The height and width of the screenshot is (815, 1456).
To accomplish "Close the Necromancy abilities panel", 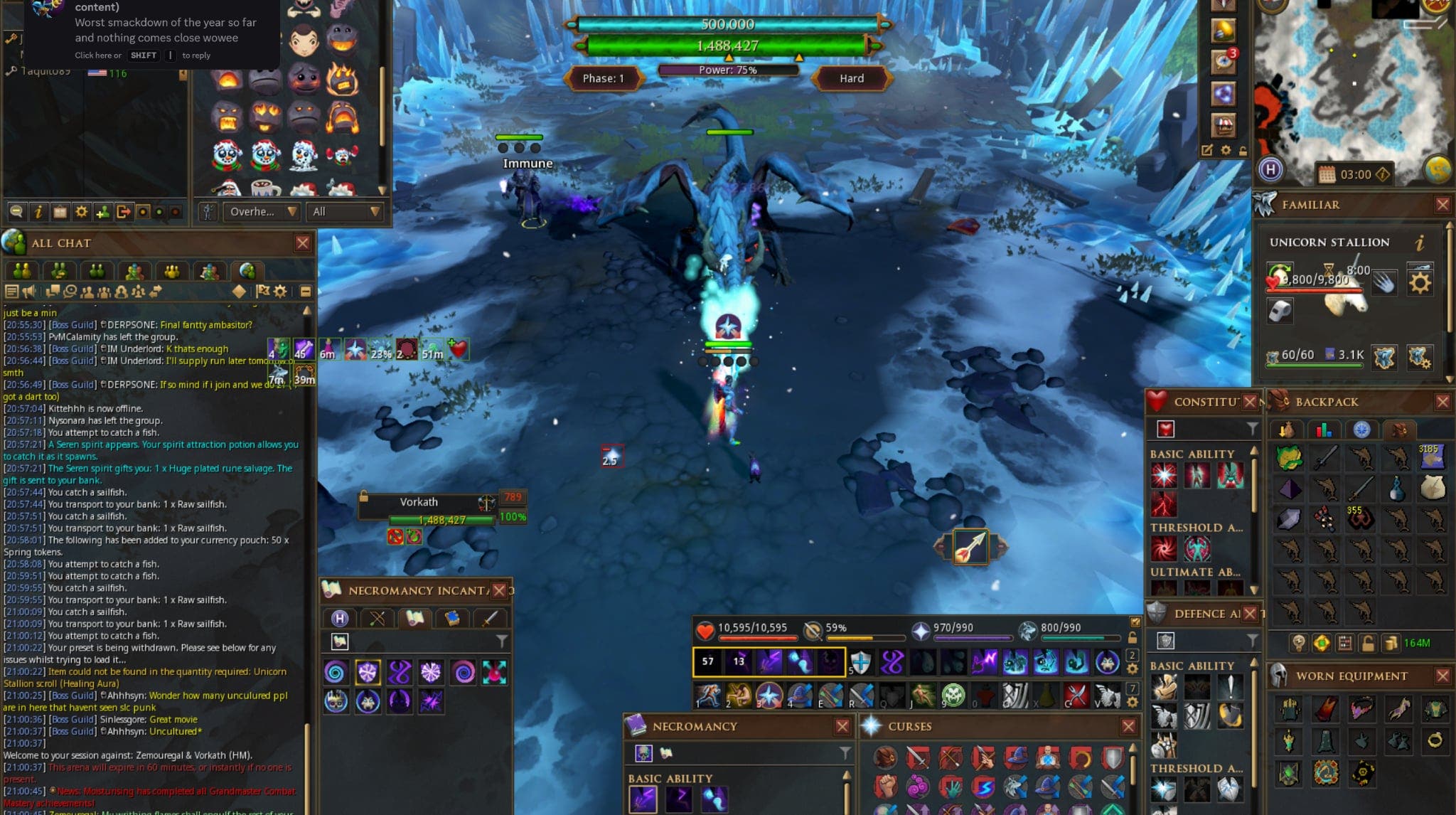I will point(842,726).
